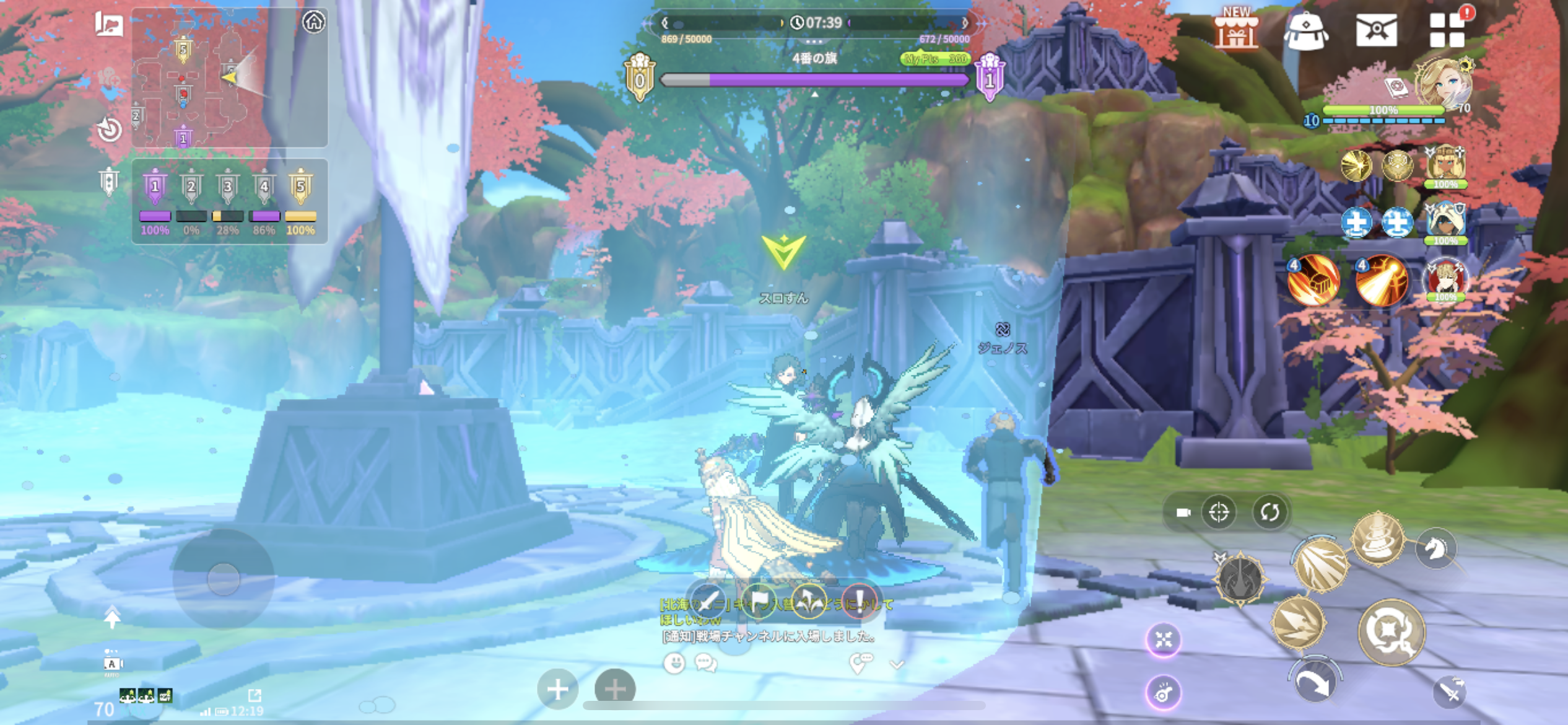
Task: Tap the player character portrait
Action: tap(1445, 84)
